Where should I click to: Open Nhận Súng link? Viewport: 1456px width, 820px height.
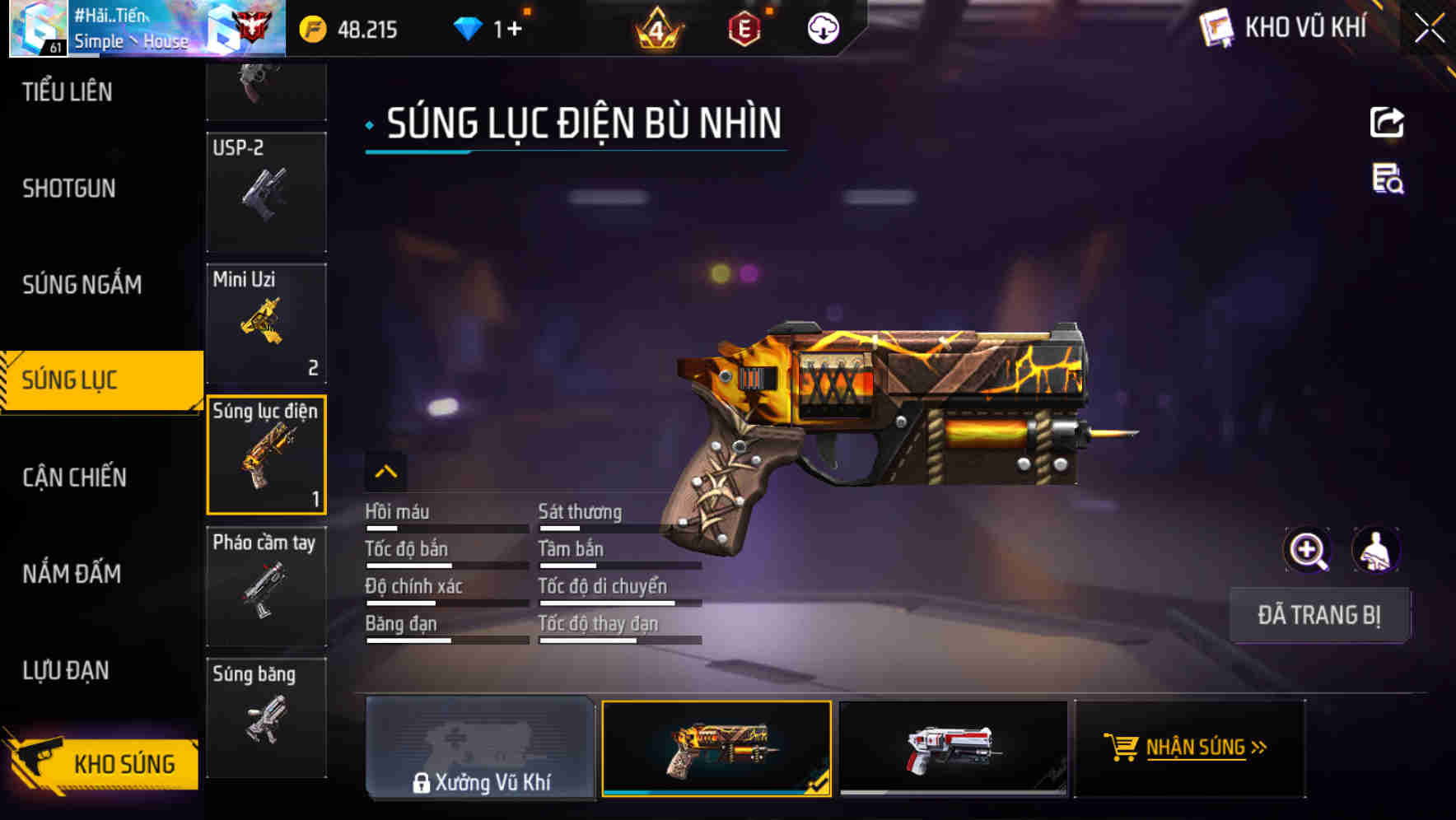pyautogui.click(x=1197, y=748)
